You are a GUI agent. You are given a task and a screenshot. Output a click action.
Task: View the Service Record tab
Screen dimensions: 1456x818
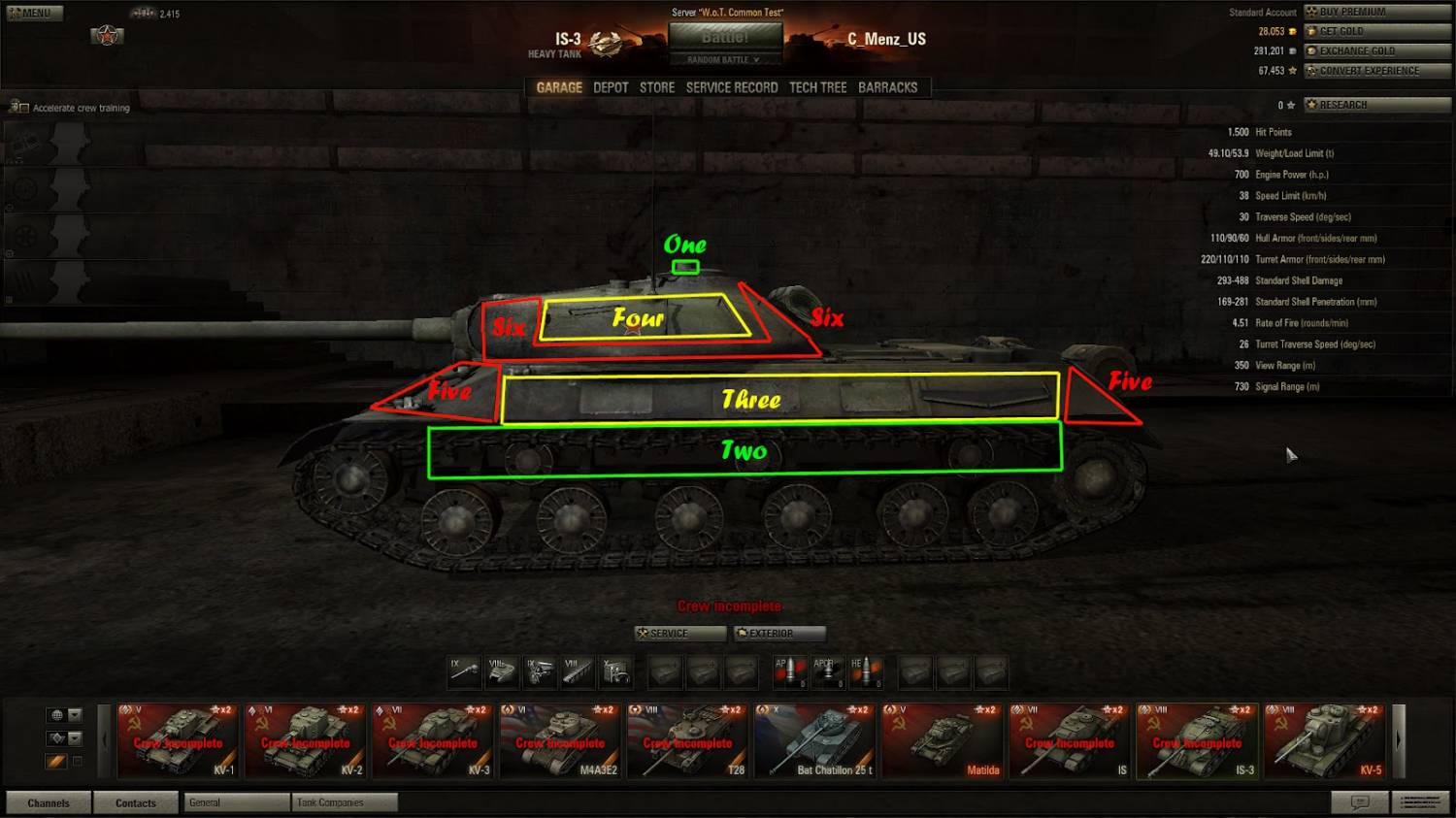732,87
